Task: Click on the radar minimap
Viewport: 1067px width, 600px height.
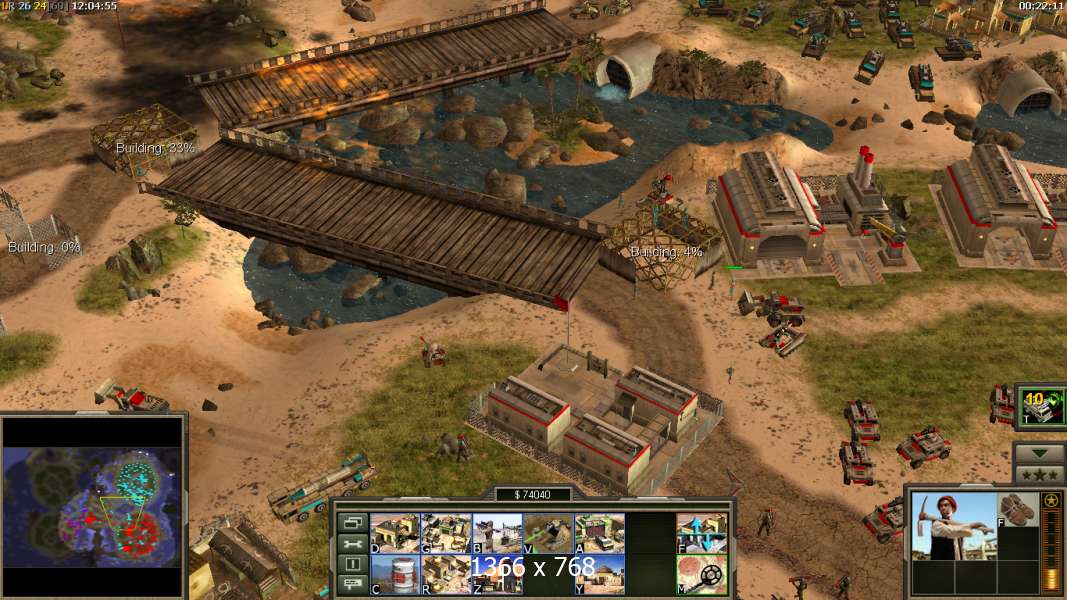Action: (93, 504)
